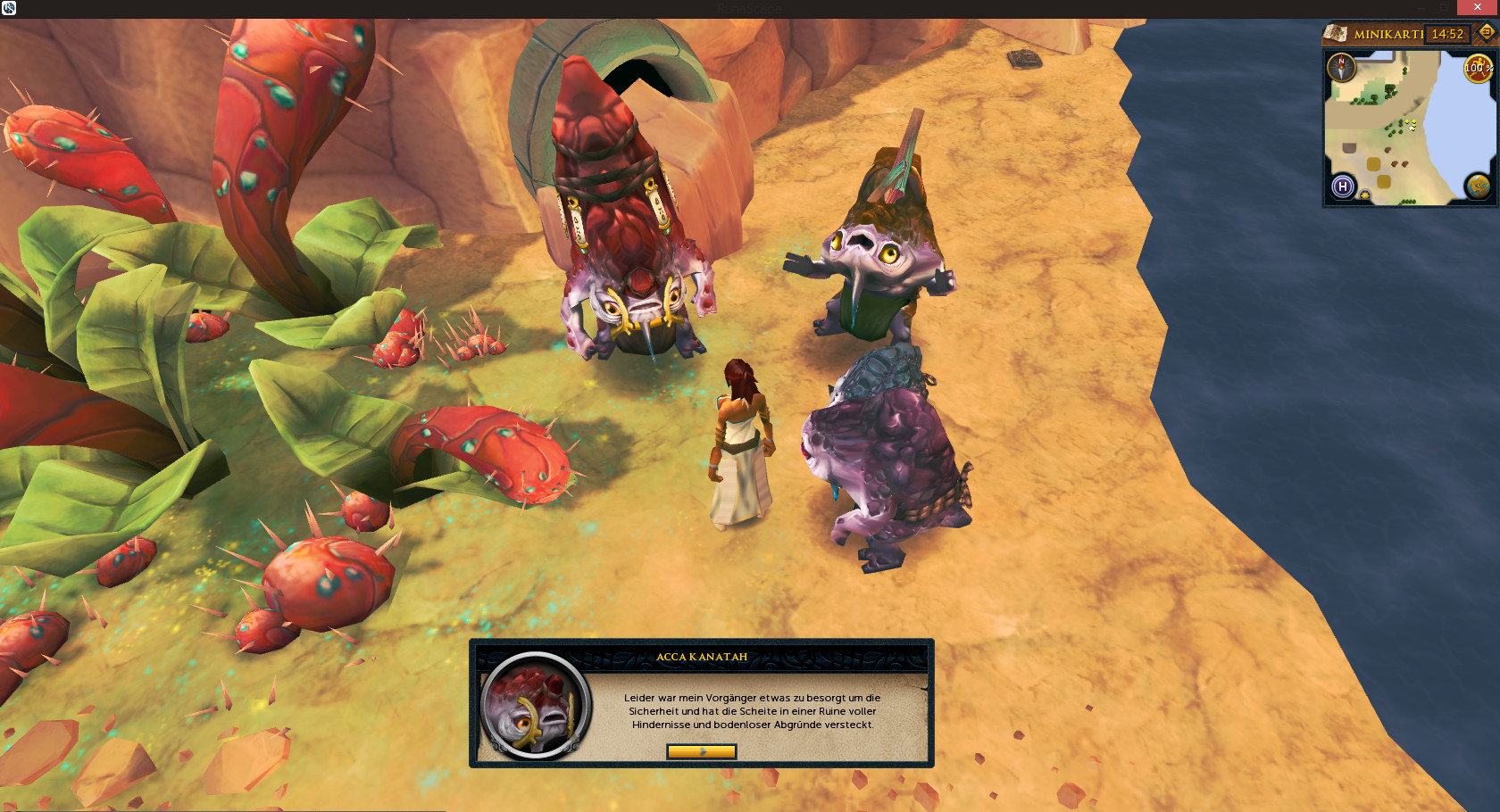Click the small sun icon beside Home teleport
The image size is (1500, 812).
[1364, 195]
